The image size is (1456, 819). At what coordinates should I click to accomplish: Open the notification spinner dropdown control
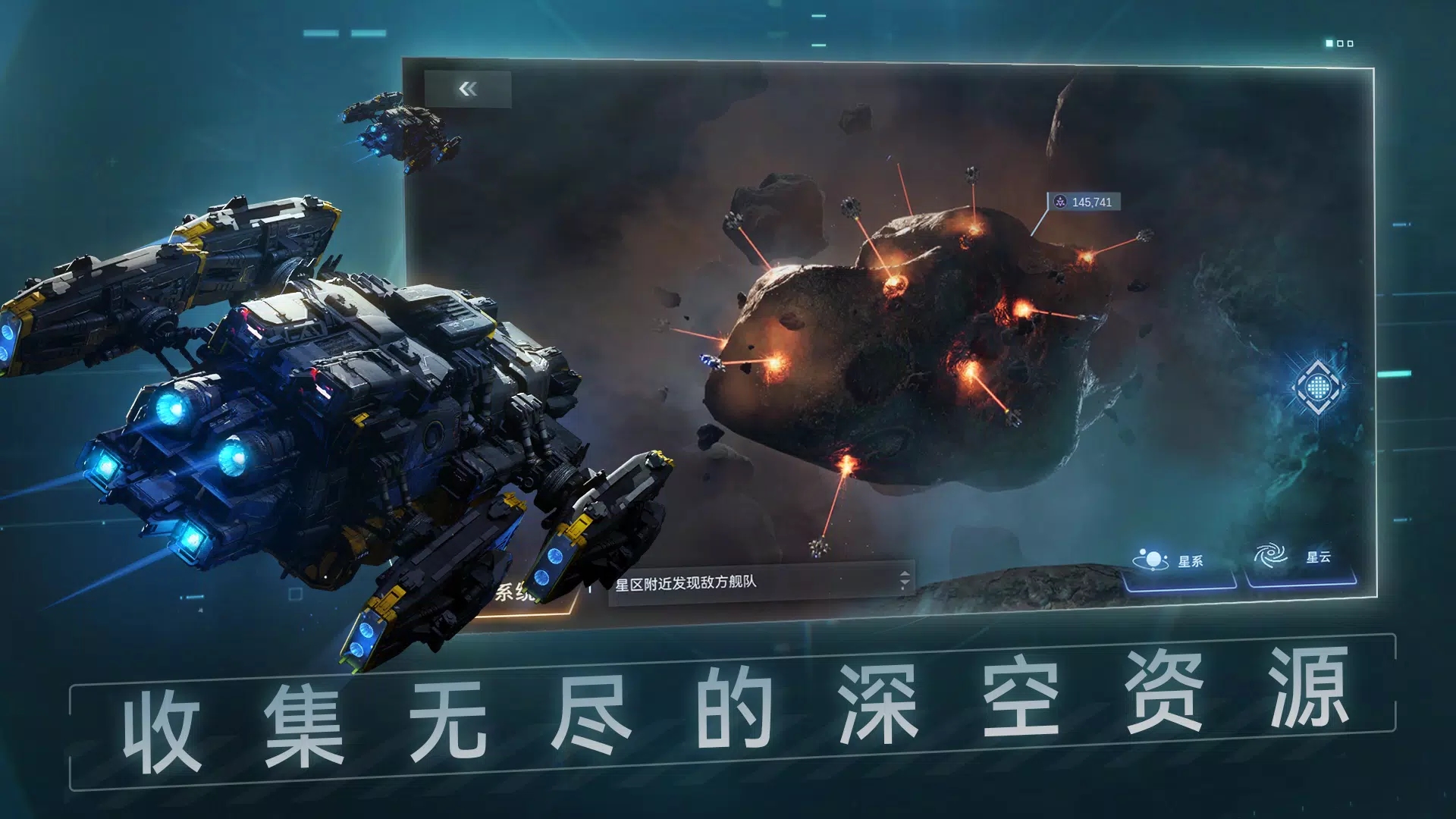[905, 579]
